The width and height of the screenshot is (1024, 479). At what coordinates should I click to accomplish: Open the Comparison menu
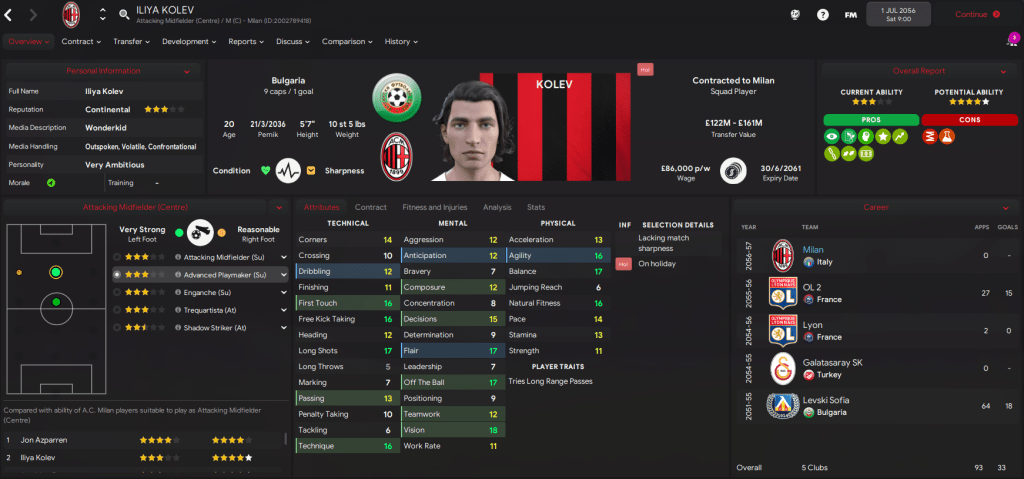pyautogui.click(x=346, y=42)
